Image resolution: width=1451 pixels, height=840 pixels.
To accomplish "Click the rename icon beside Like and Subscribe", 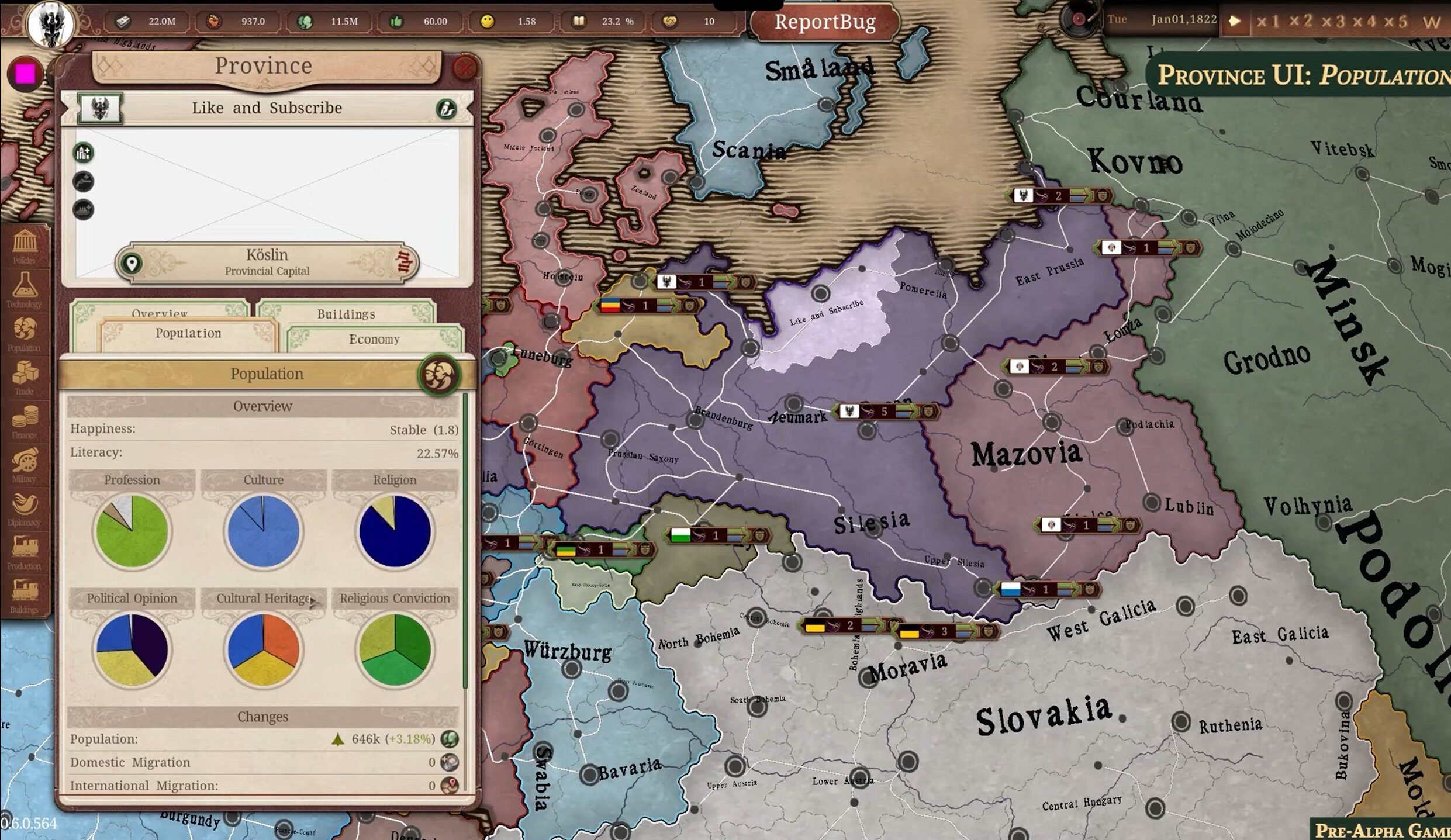I will (446, 109).
